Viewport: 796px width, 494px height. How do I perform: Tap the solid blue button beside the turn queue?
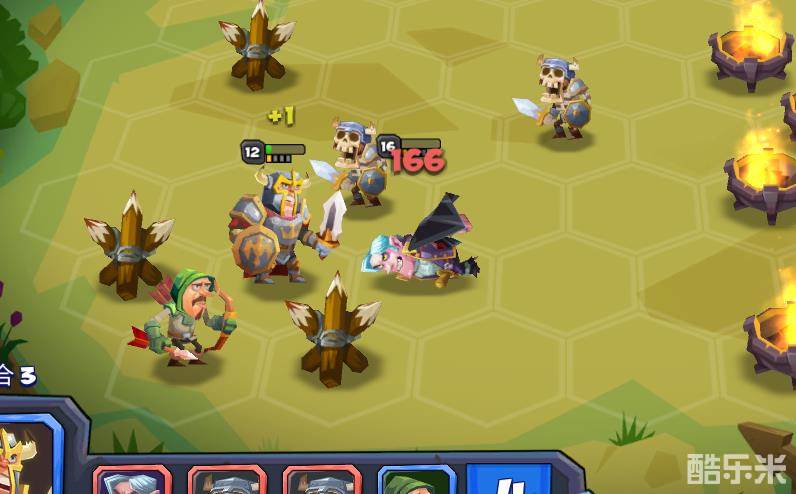click(508, 480)
